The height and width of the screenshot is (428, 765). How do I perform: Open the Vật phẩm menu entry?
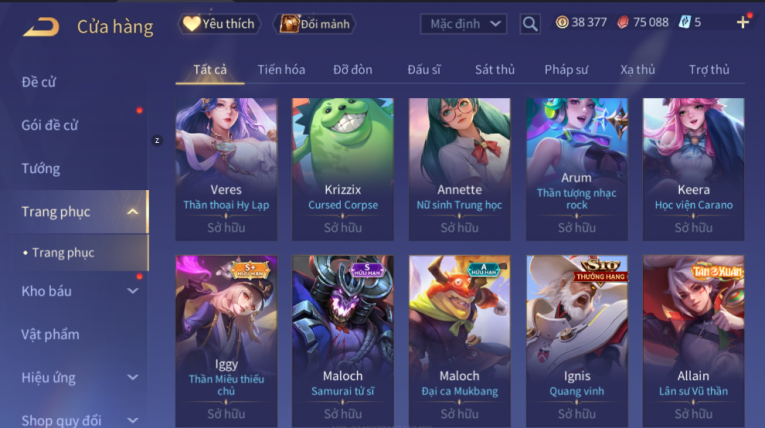coord(50,334)
